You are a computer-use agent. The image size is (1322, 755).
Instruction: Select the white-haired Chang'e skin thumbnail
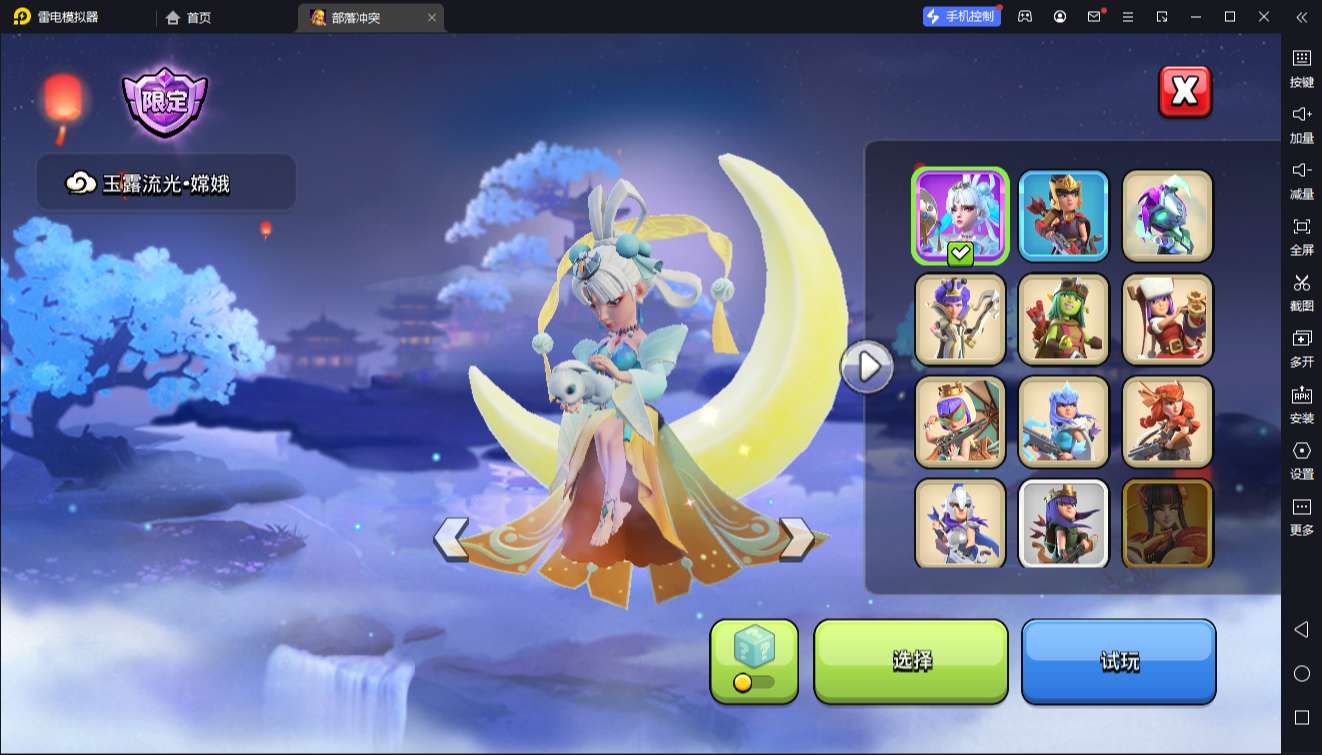coord(960,216)
